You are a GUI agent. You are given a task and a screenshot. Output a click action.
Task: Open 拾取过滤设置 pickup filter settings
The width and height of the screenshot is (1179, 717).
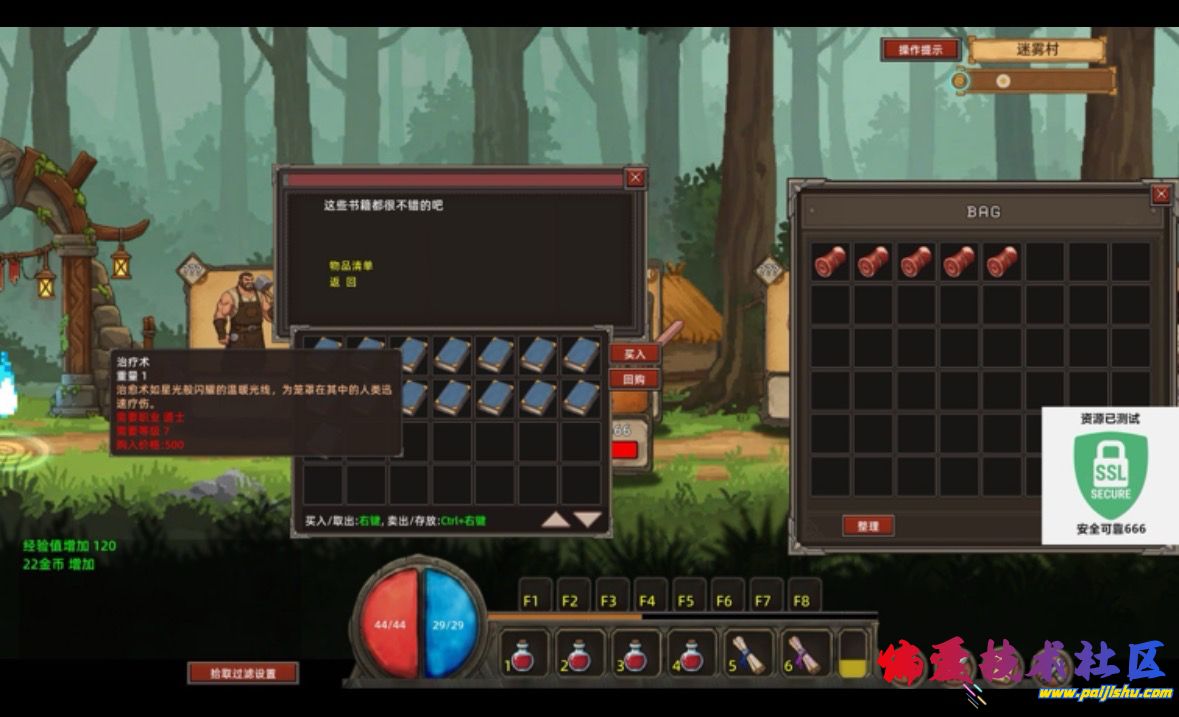(x=243, y=673)
